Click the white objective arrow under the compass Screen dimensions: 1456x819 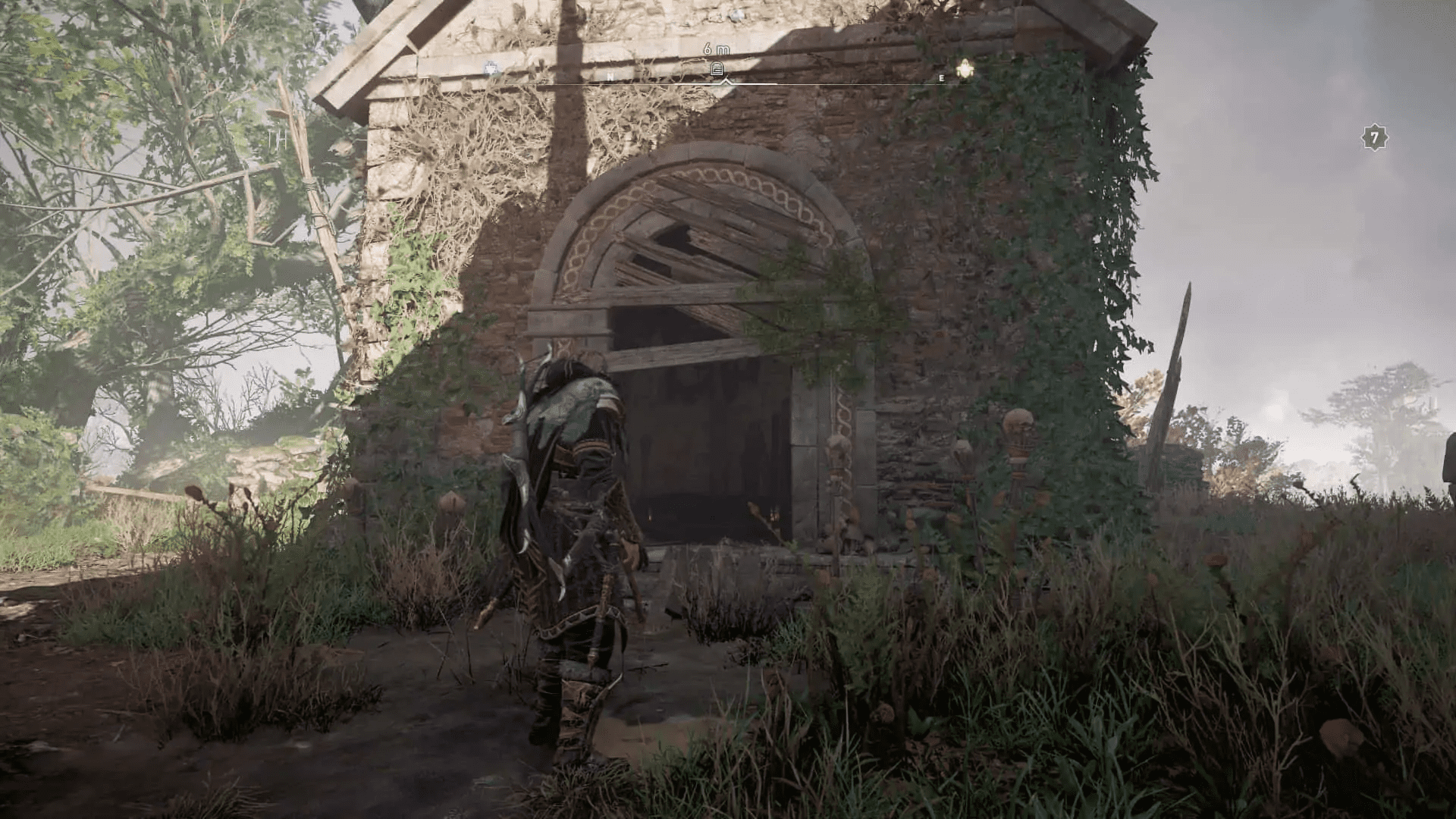726,83
